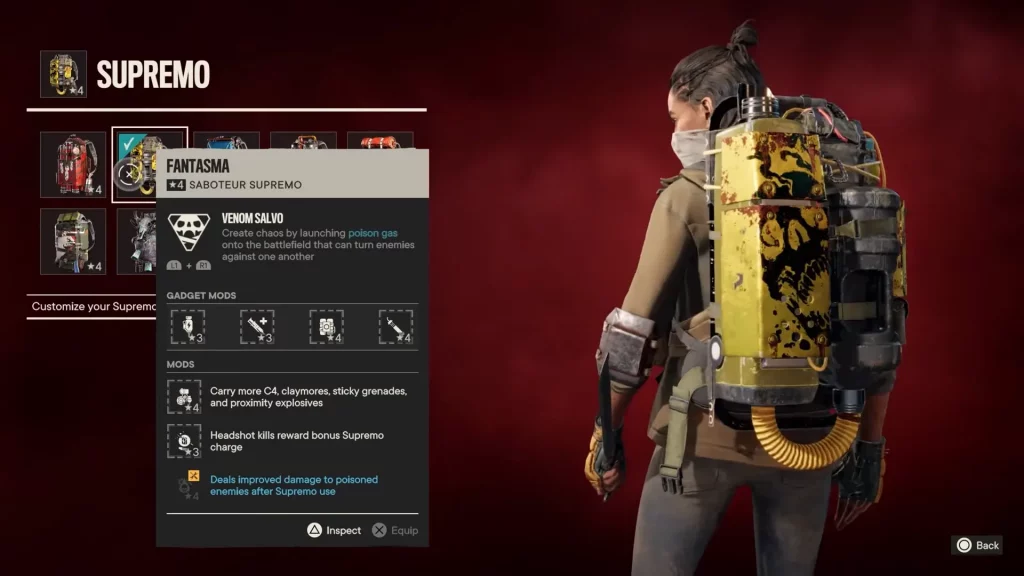Click the Inspect option
Image resolution: width=1024 pixels, height=576 pixels.
click(x=334, y=530)
